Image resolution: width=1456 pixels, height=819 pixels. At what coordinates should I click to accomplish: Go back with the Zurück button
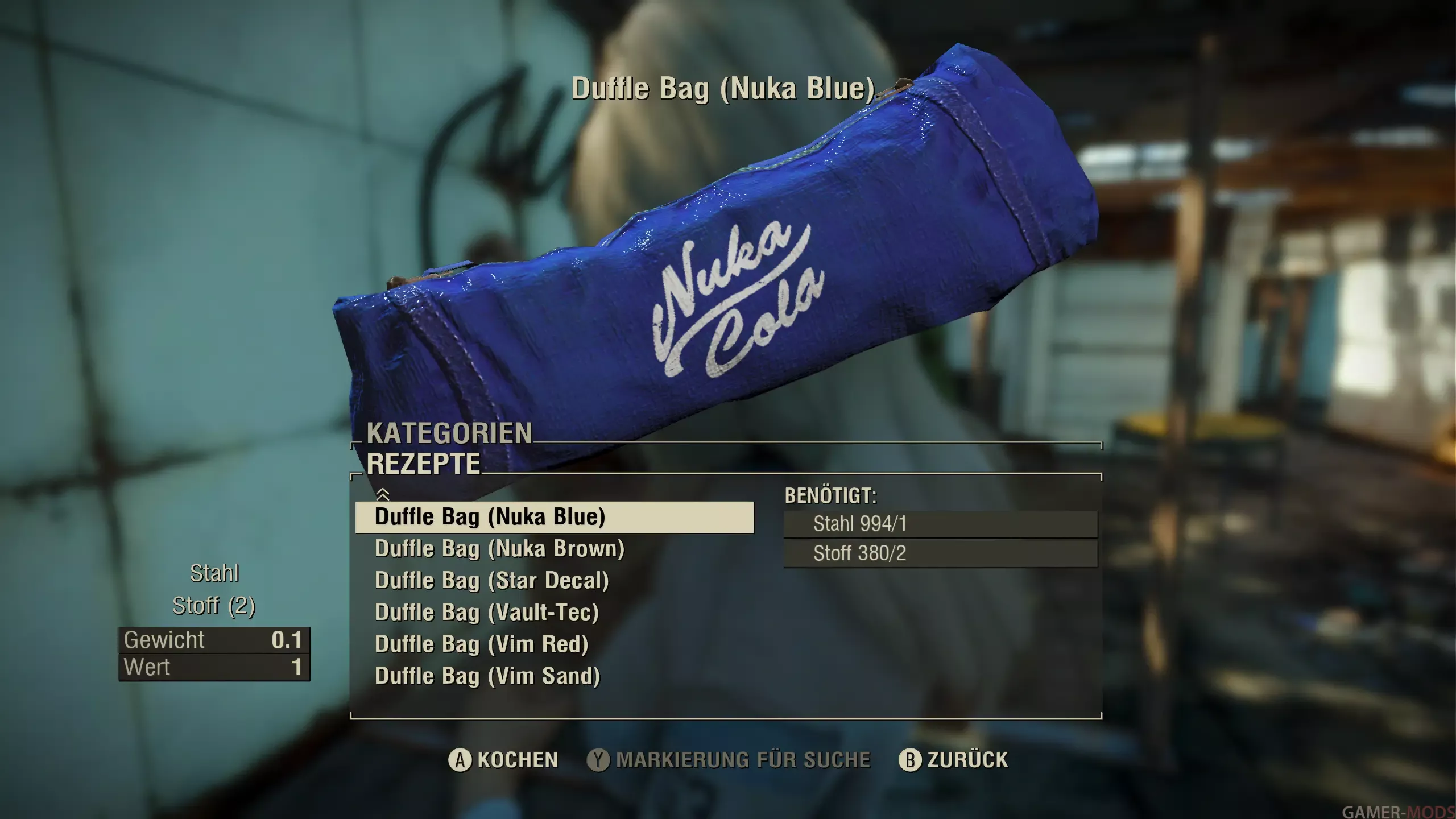click(953, 760)
